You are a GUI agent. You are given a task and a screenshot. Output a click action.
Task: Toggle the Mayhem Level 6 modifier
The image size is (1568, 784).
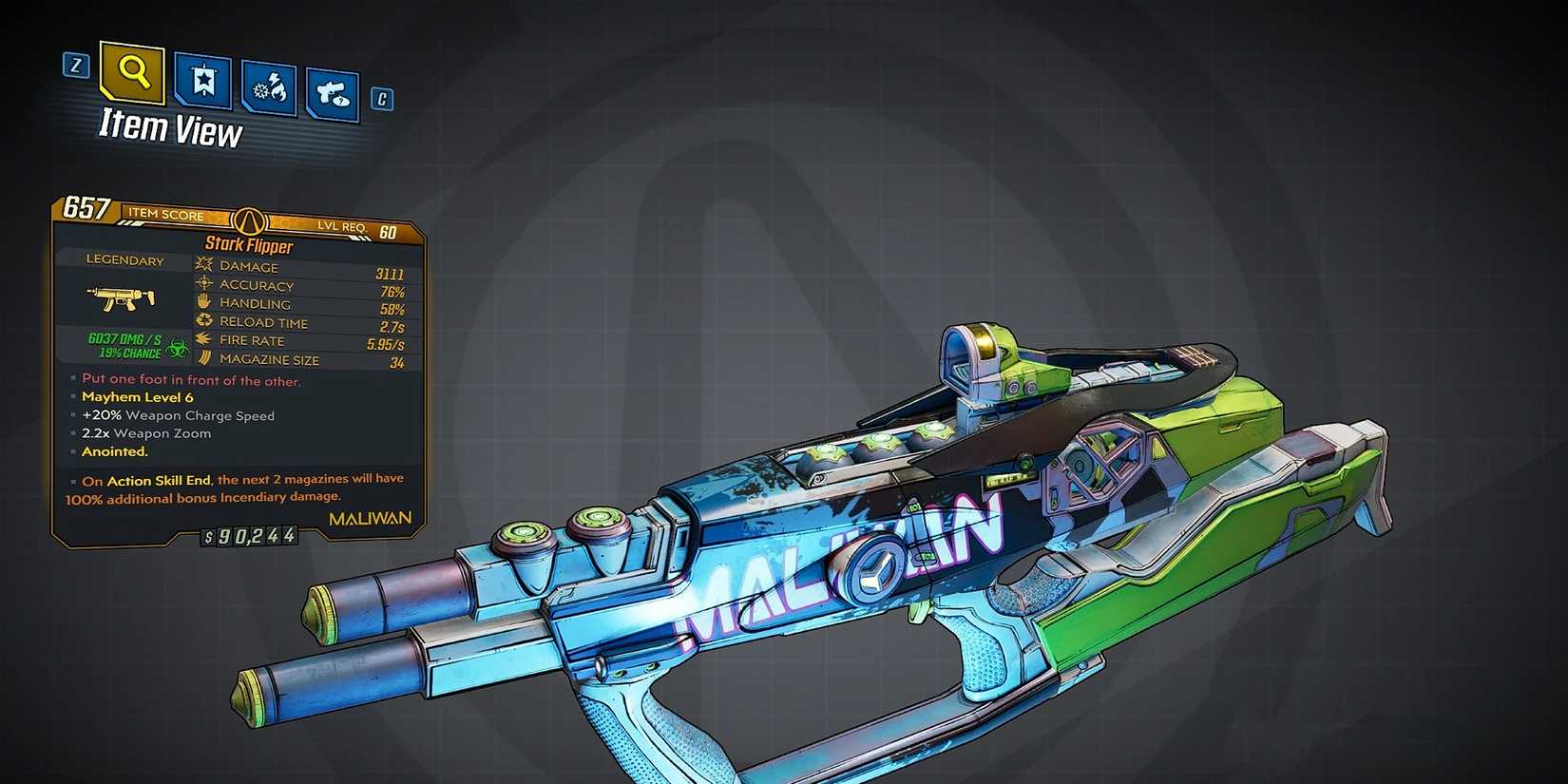click(x=139, y=396)
